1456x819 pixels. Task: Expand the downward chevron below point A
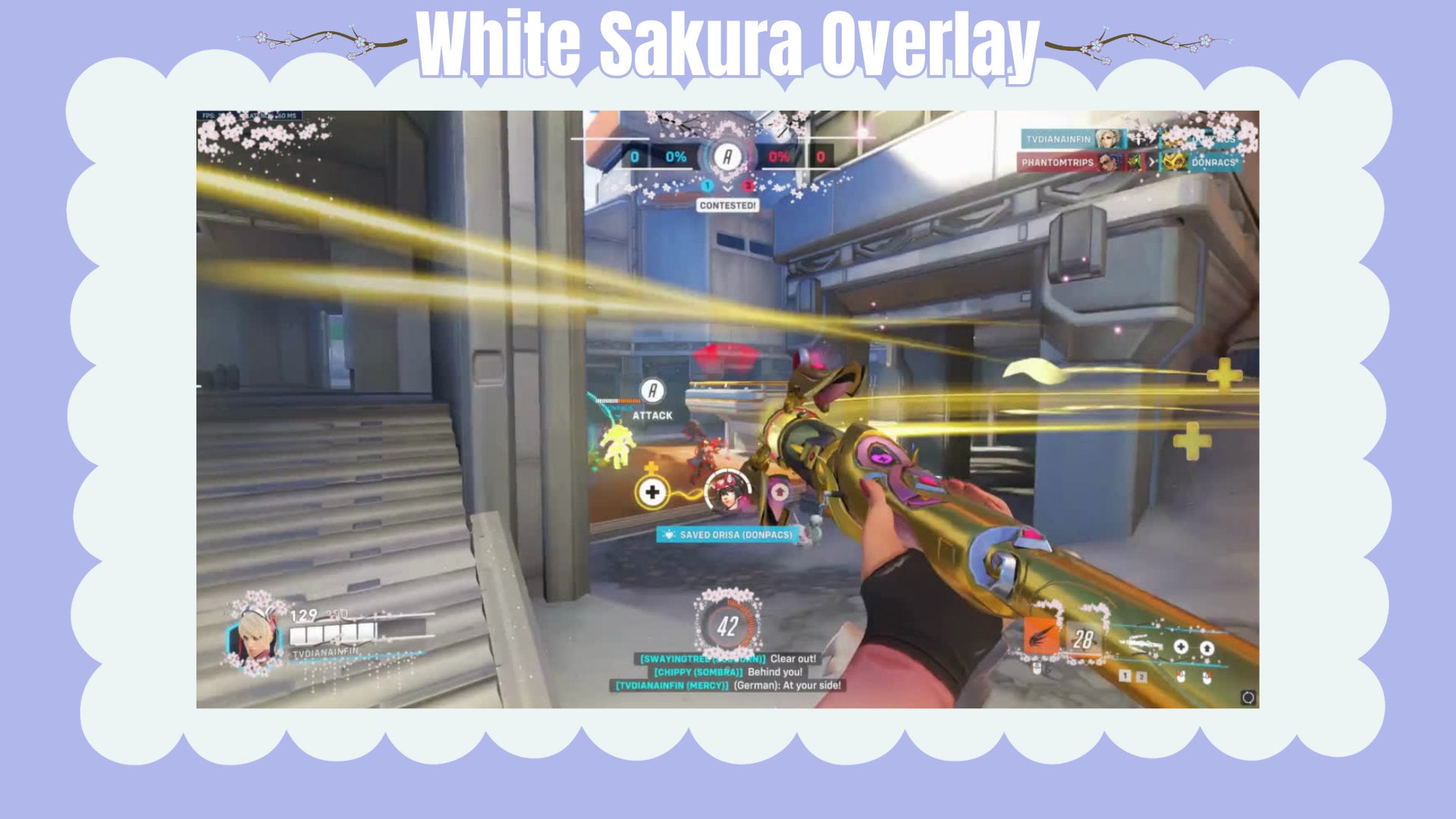[727, 189]
